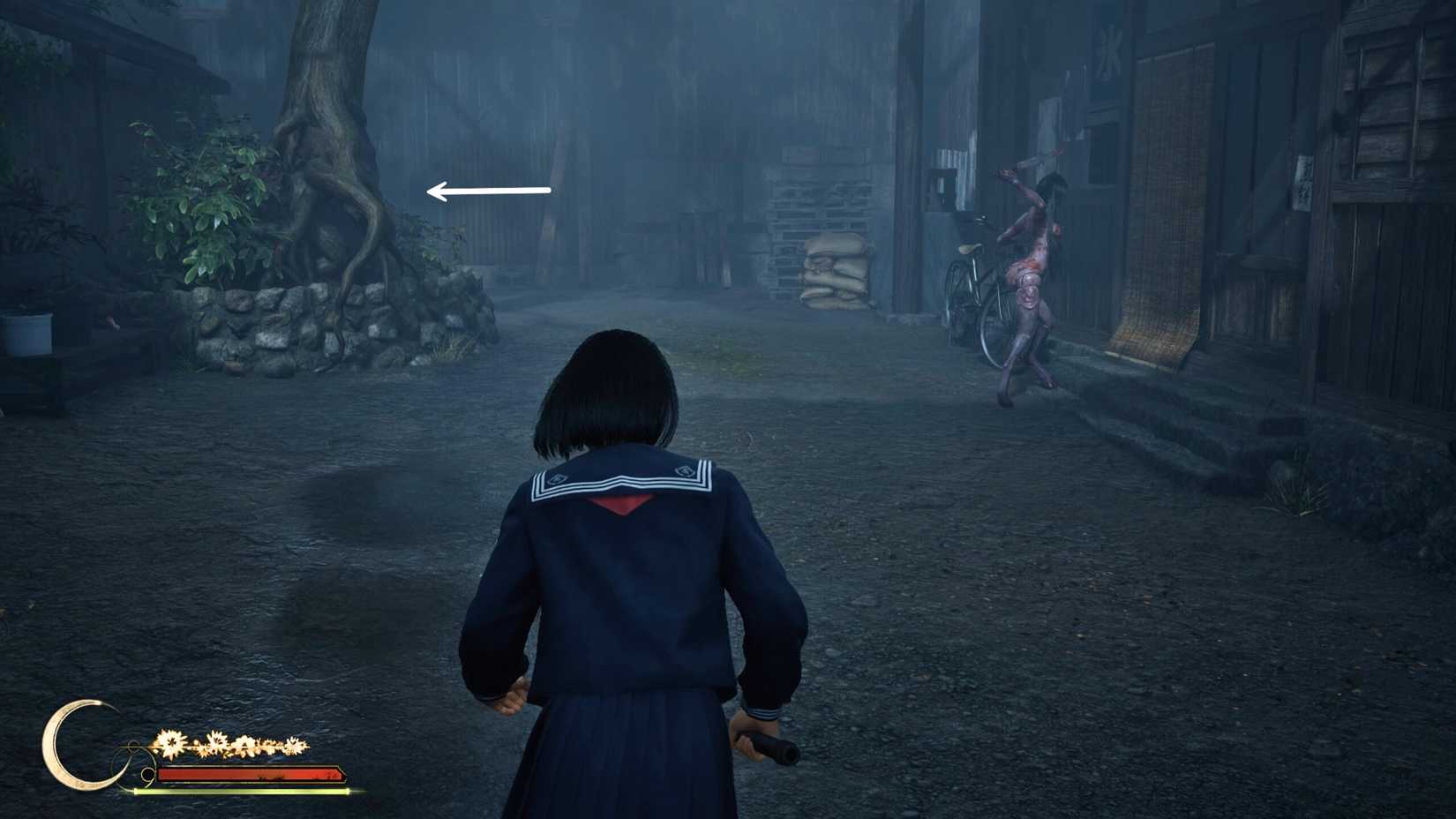Click the poster on the wooden wall

pyautogui.click(x=1303, y=183)
